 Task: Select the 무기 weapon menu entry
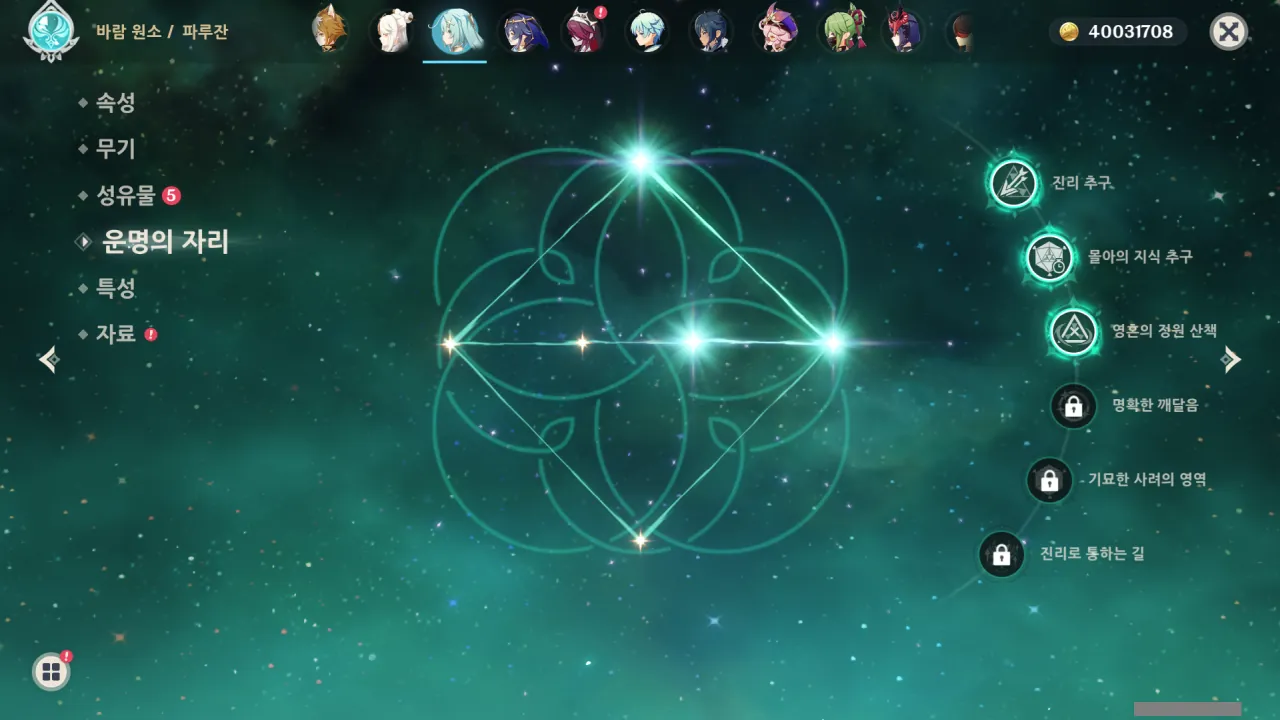tap(115, 149)
